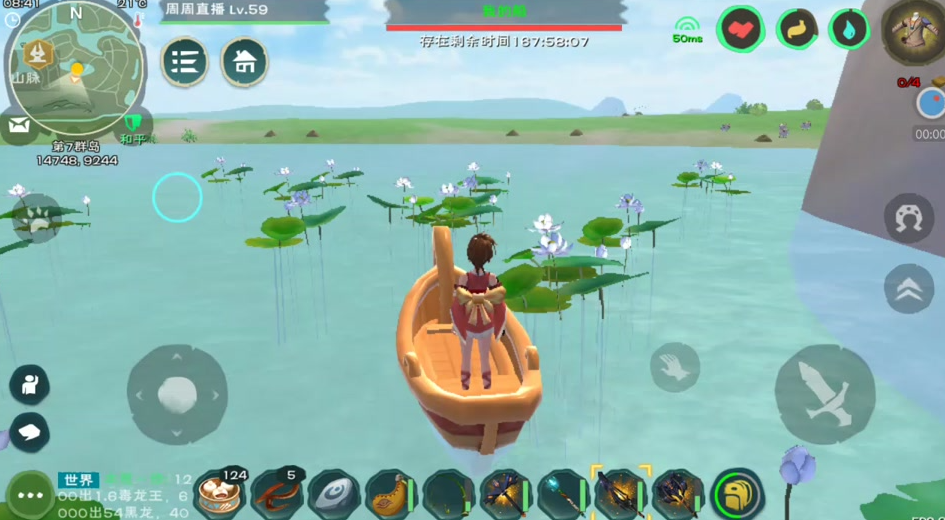Choose the grey stone item slot

[334, 495]
